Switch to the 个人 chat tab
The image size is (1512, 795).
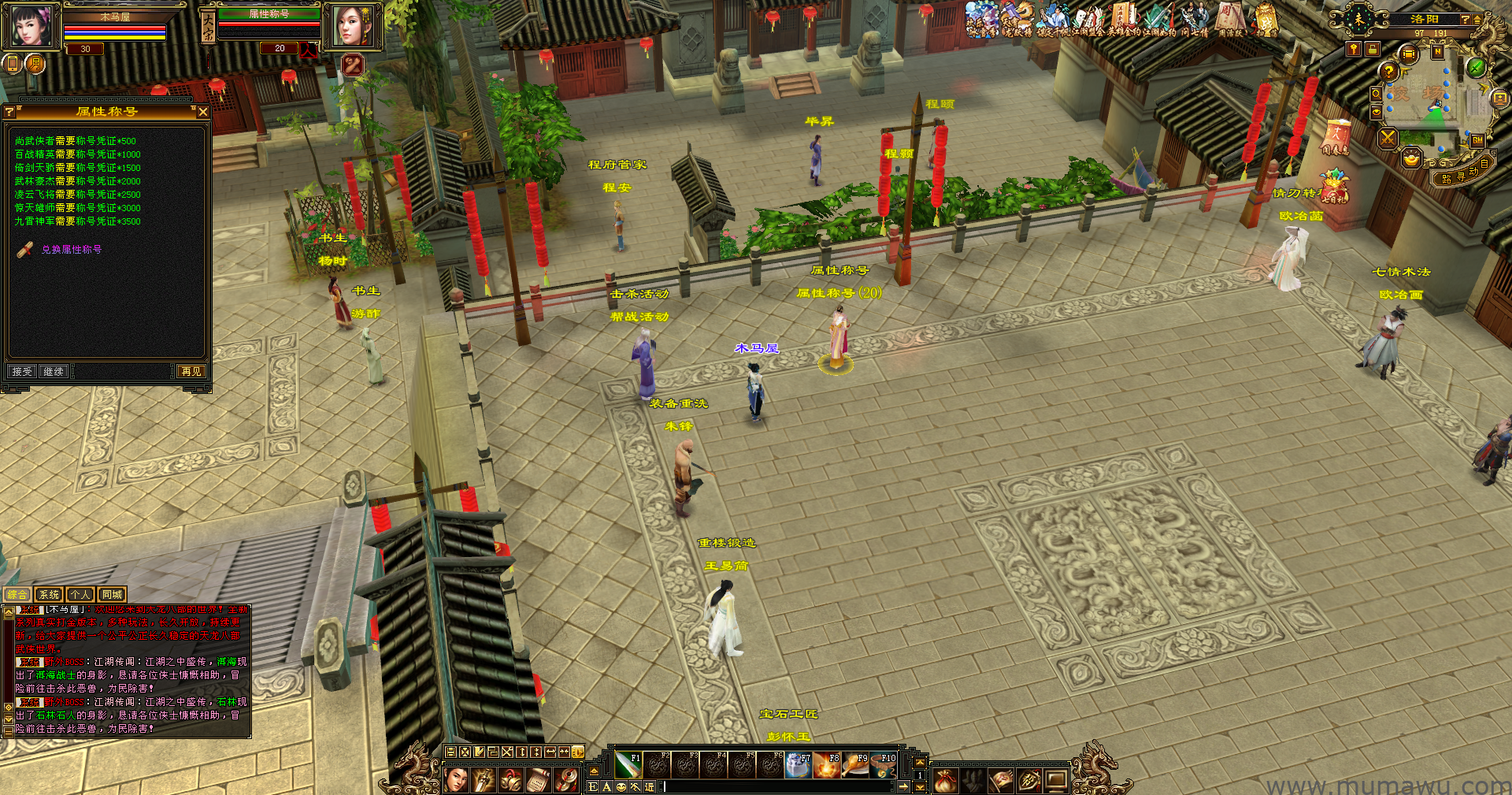pos(80,595)
